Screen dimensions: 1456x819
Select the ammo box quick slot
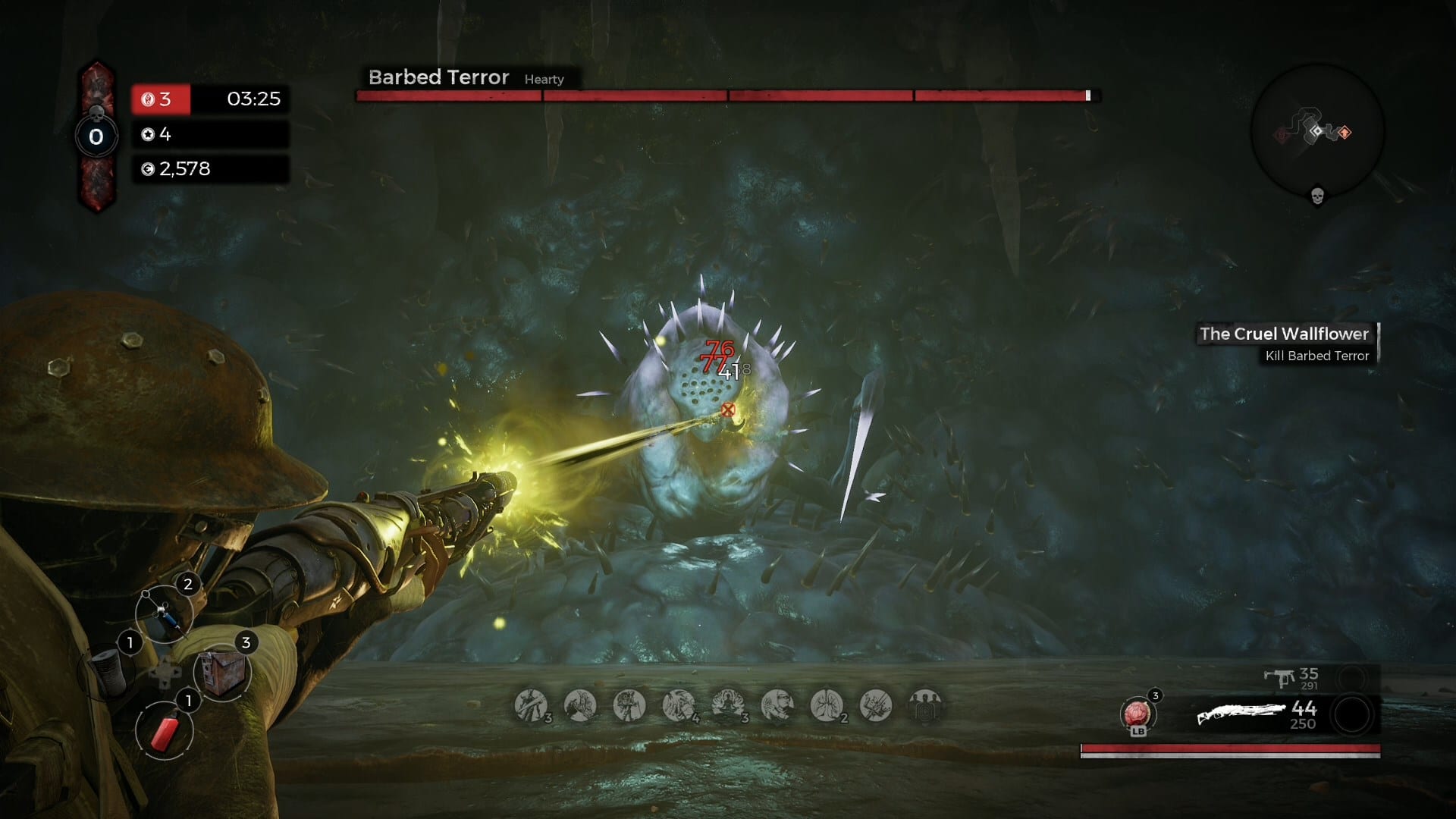coord(223,673)
